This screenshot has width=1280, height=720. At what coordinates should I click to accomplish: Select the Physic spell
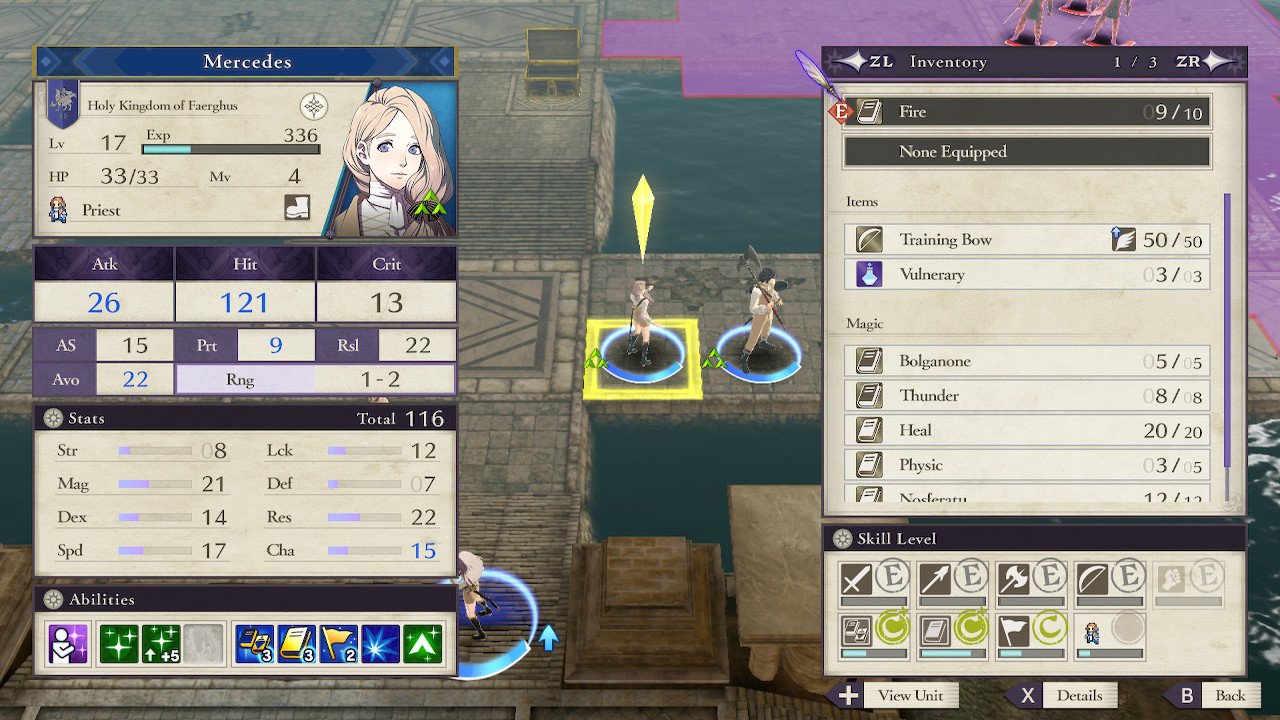tap(1027, 465)
